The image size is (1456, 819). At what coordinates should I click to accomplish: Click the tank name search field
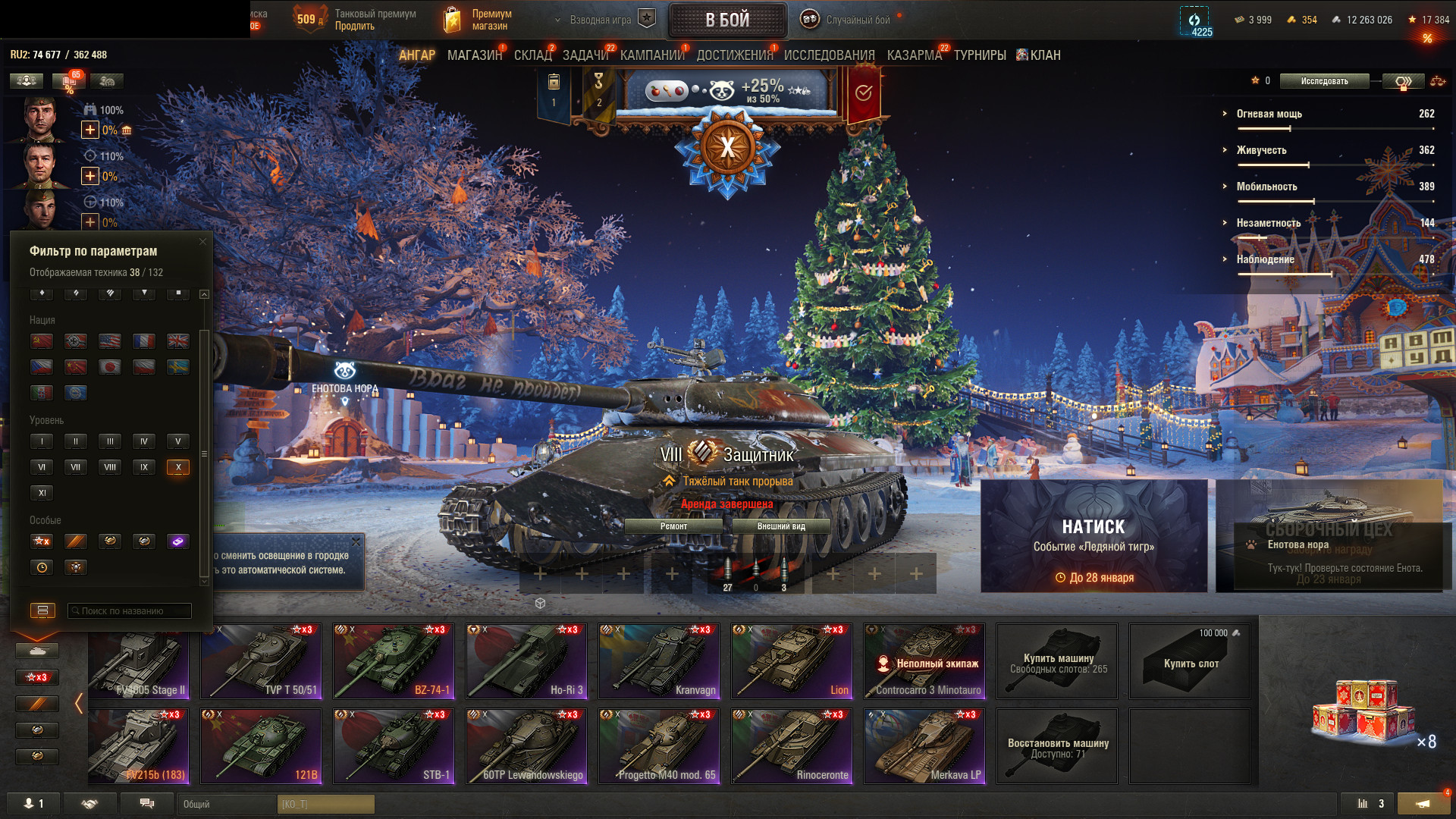tap(130, 610)
